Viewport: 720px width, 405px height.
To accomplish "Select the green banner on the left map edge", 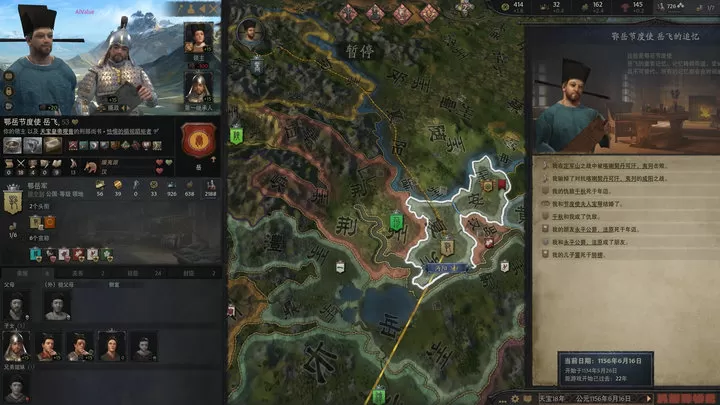I will coord(235,135).
